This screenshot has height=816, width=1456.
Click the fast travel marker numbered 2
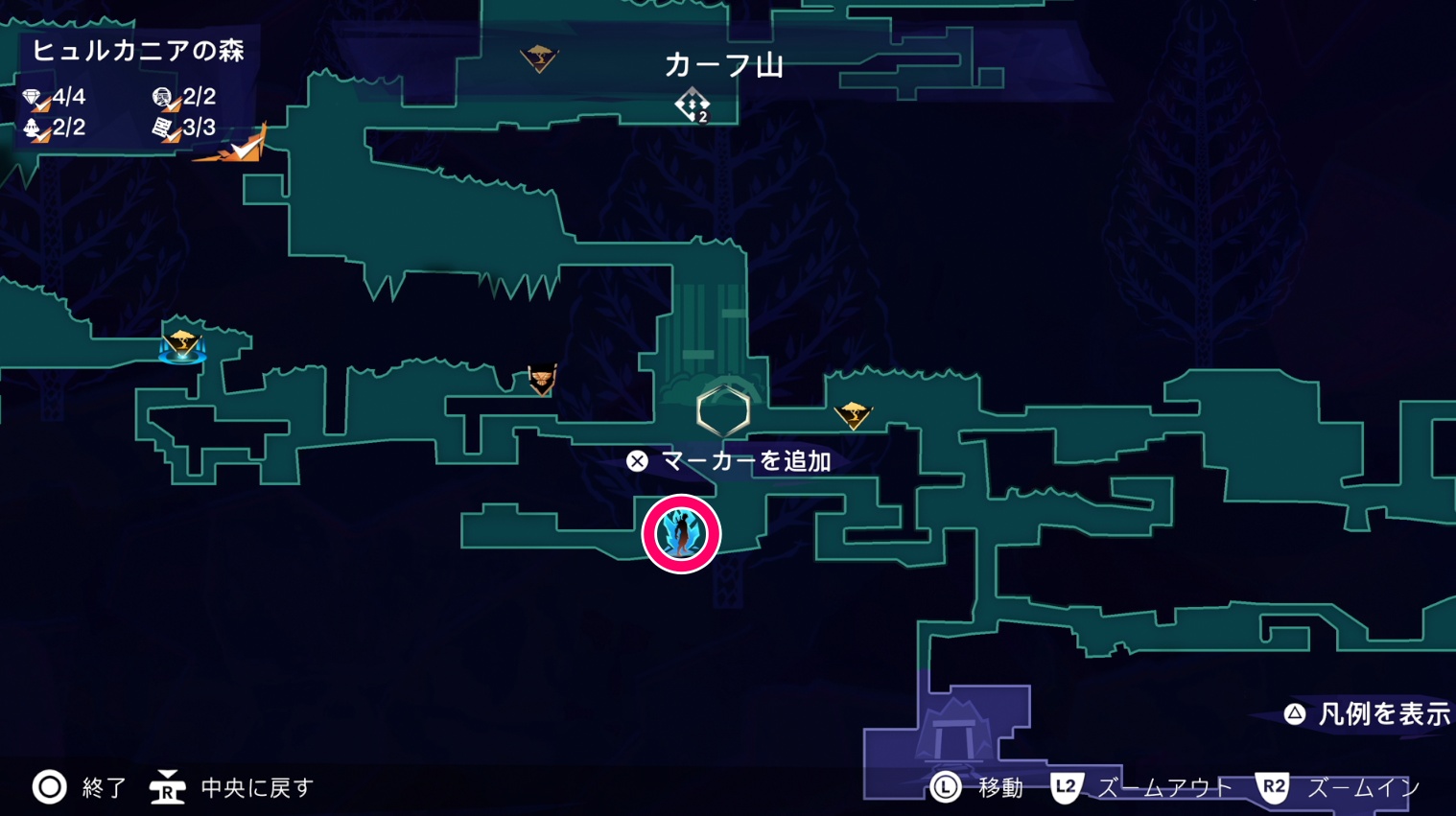tap(692, 105)
